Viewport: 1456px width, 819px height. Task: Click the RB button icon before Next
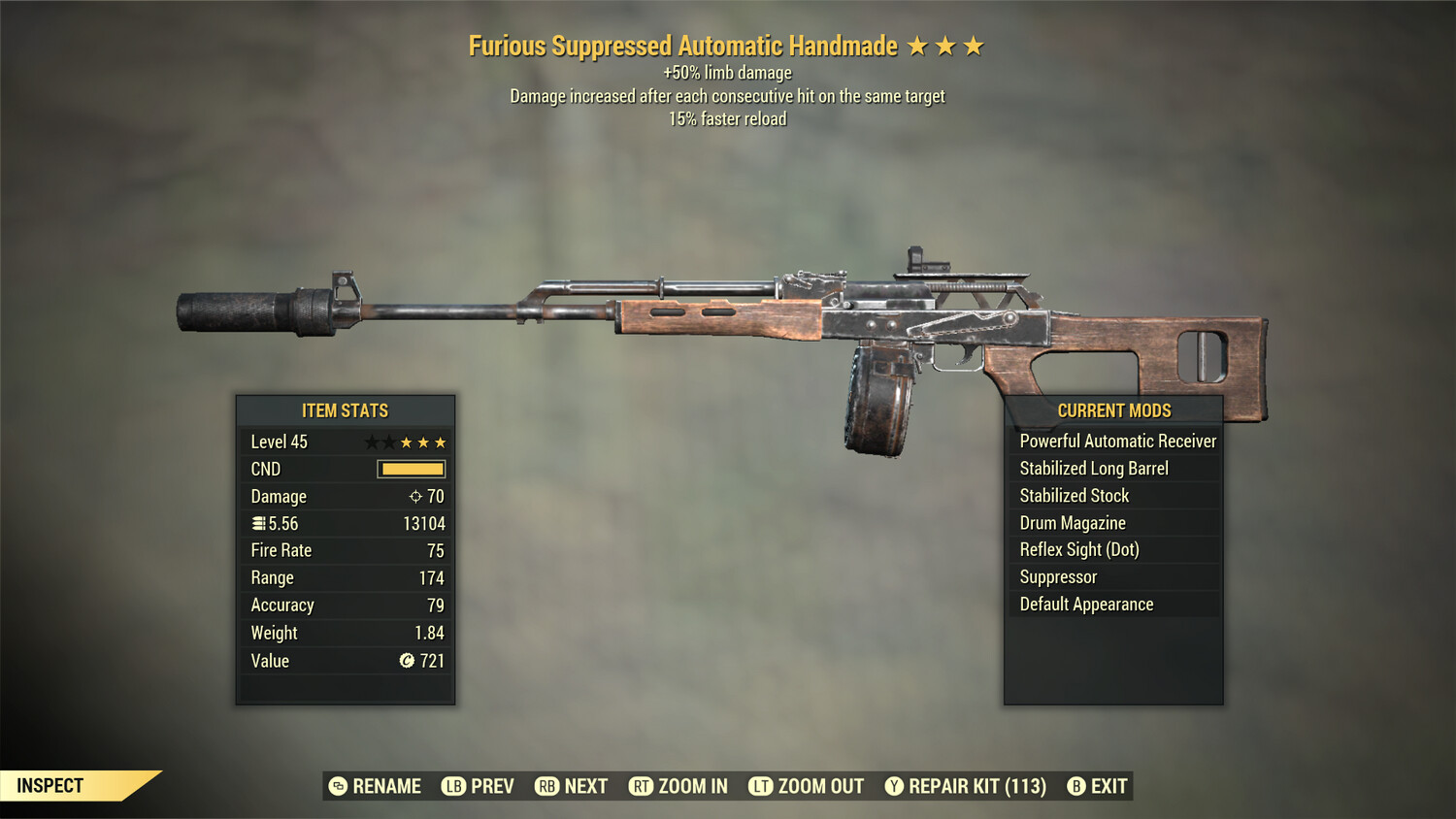[x=546, y=786]
